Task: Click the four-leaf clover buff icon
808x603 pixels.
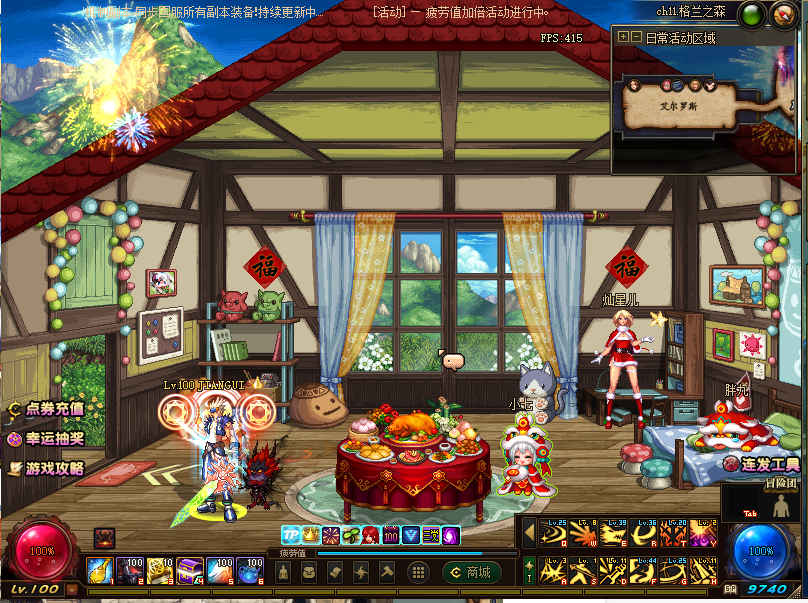Action: pos(350,535)
